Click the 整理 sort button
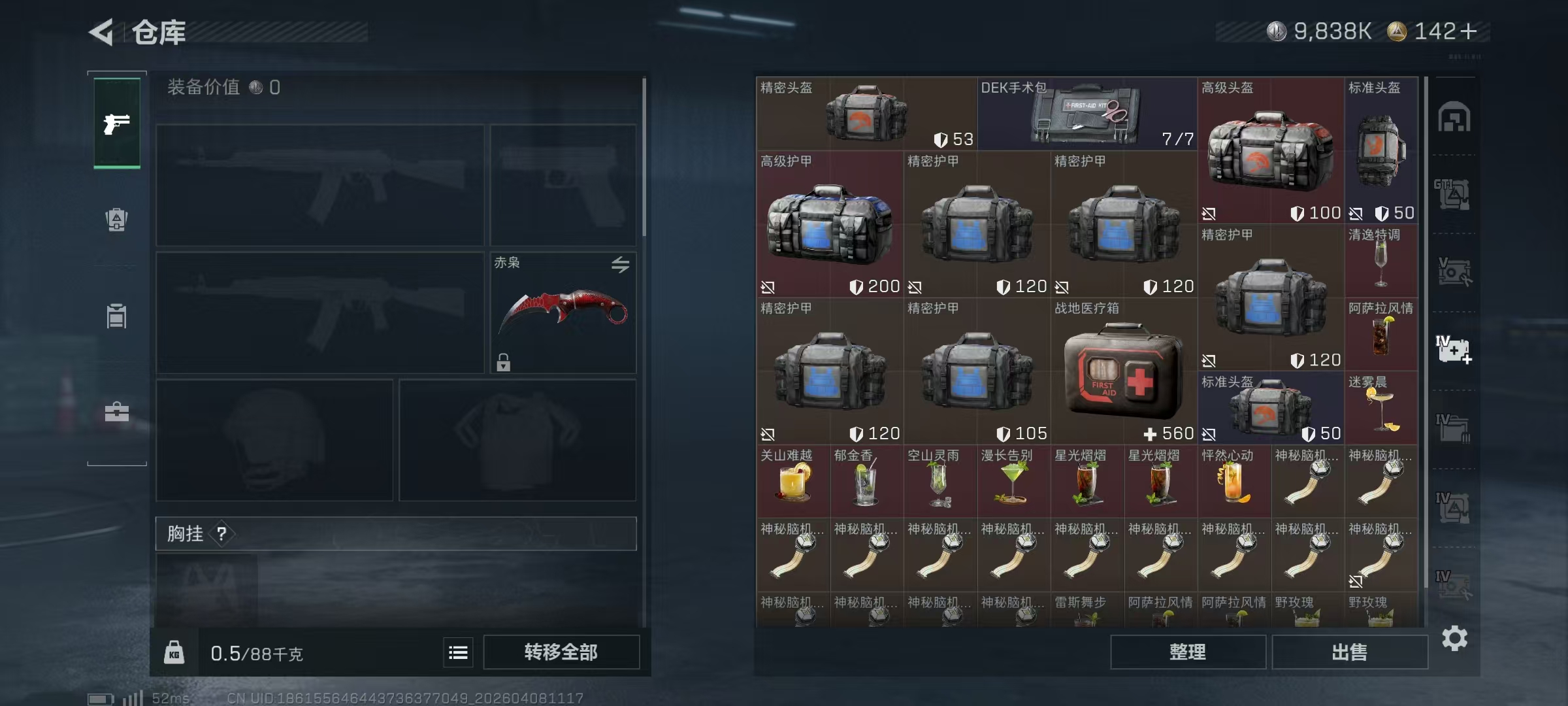 click(1187, 652)
